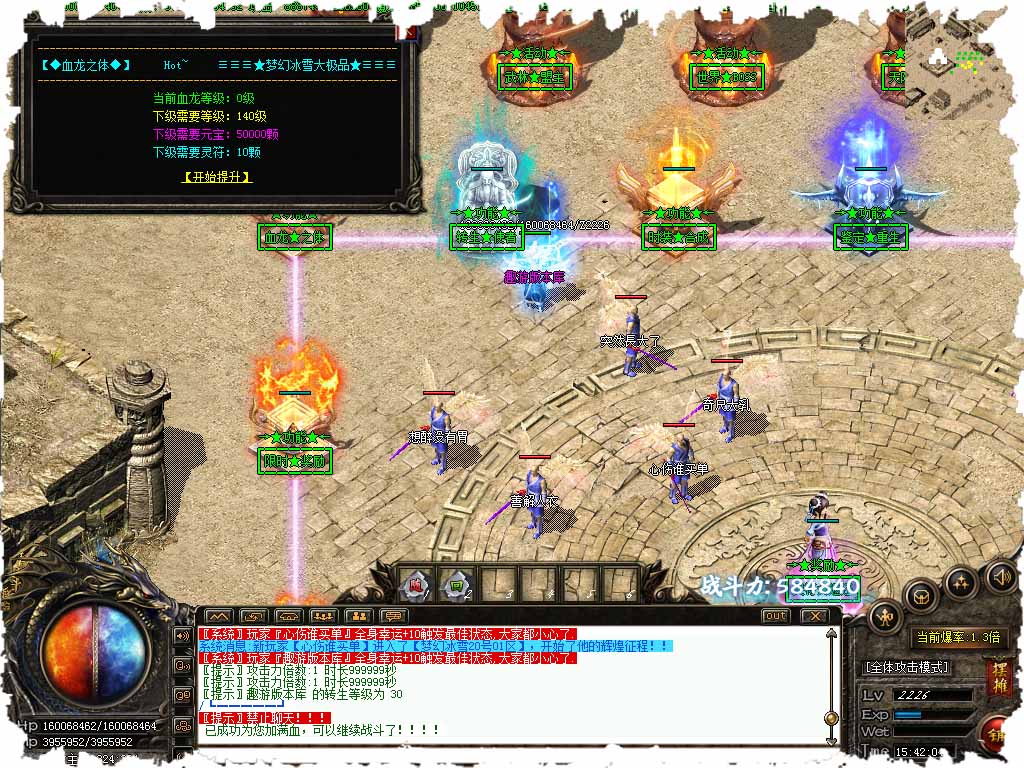Select the speech-bubble chat tab
Image resolution: width=1024 pixels, height=768 pixels.
click(x=392, y=616)
